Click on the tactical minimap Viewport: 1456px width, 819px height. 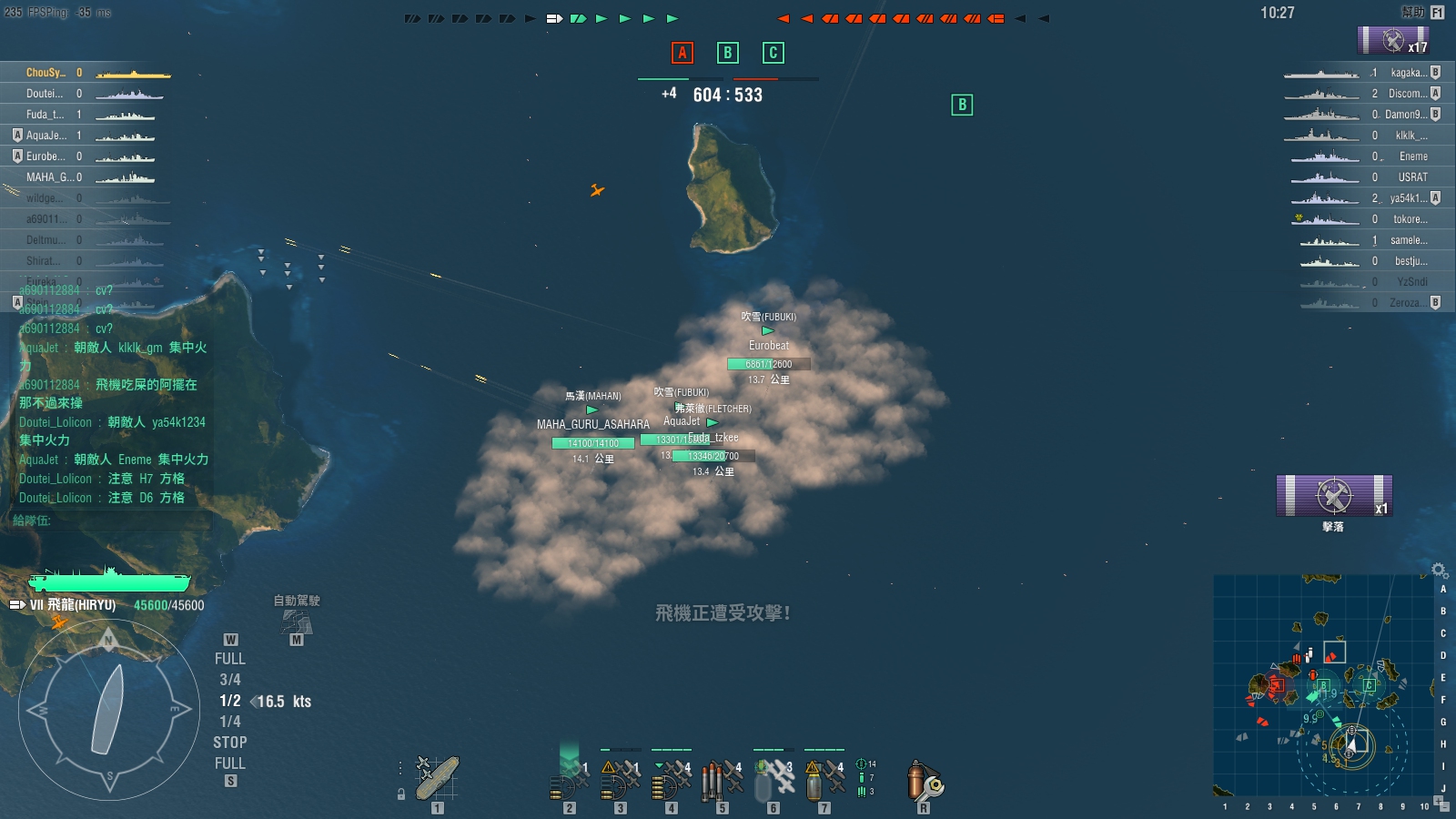1324,684
